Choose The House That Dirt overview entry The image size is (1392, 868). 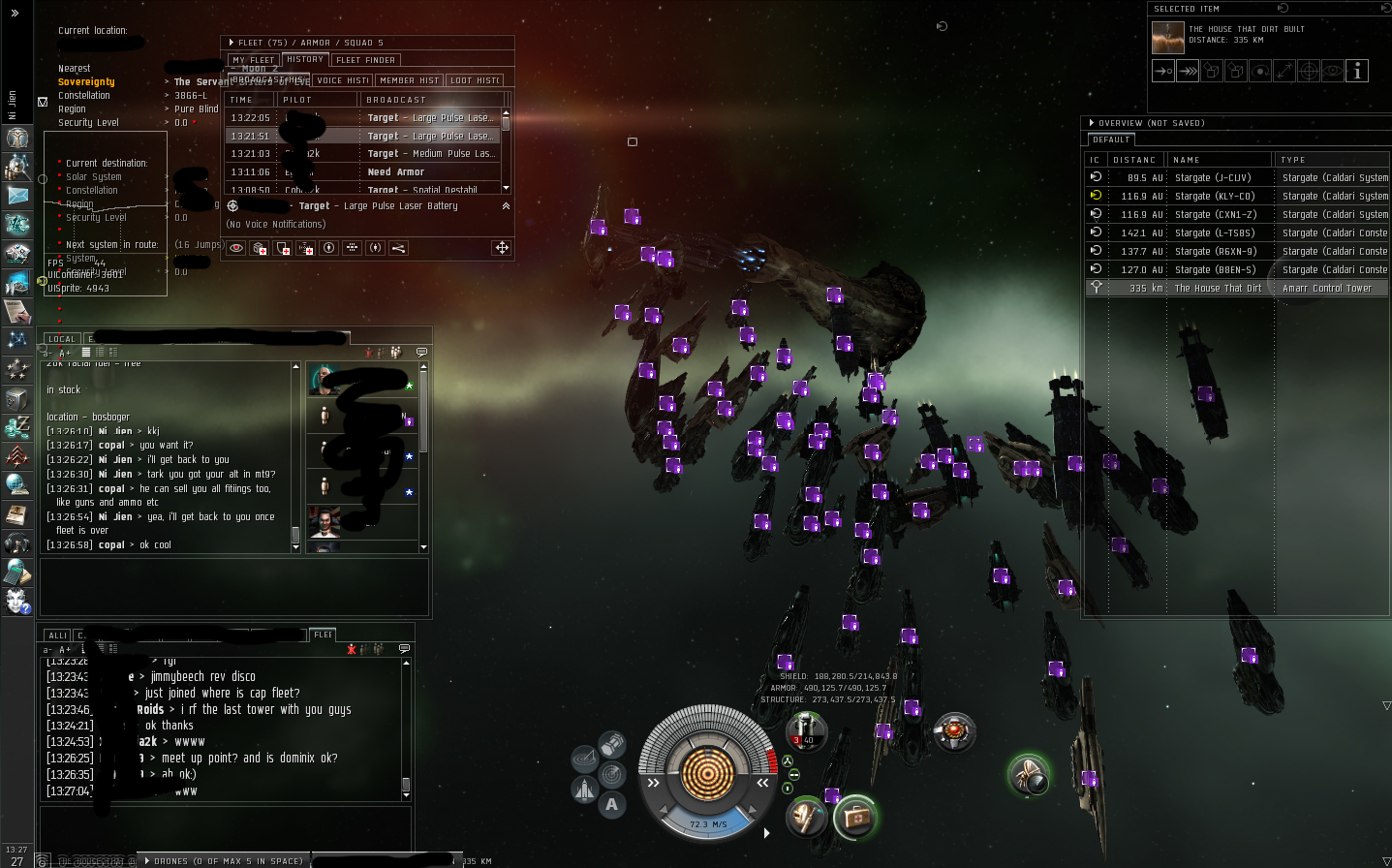(x=1218, y=289)
